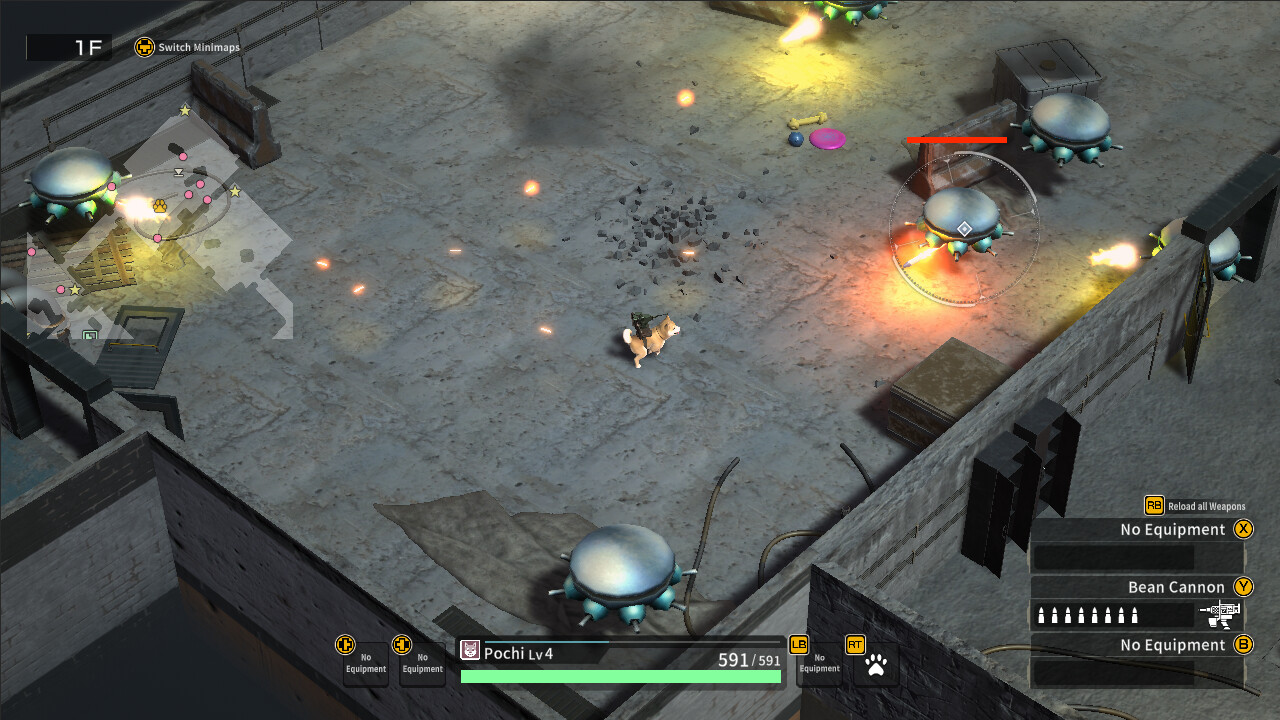The image size is (1280, 720).
Task: Select Pochi's wolf portrait icon
Action: [x=471, y=651]
